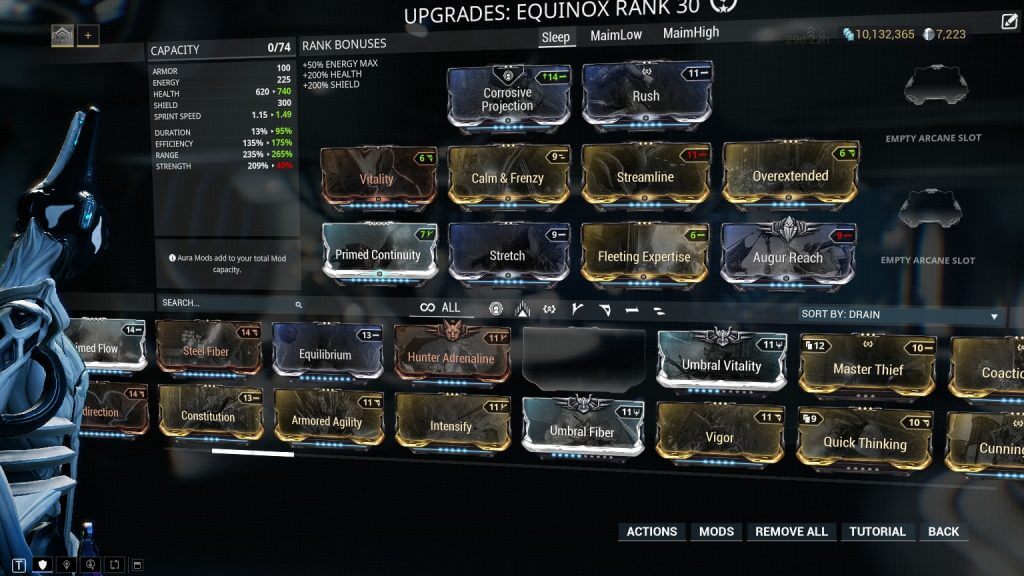
Task: Select the MaimHigh config tab
Action: [x=690, y=33]
